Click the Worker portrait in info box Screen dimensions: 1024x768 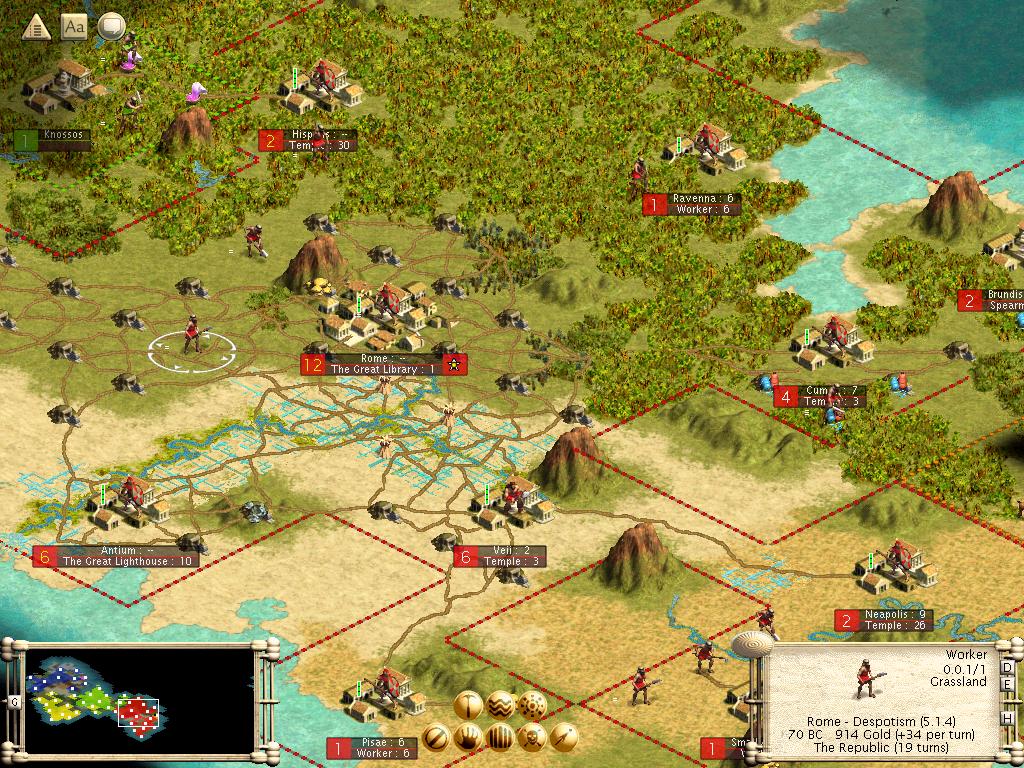click(864, 682)
